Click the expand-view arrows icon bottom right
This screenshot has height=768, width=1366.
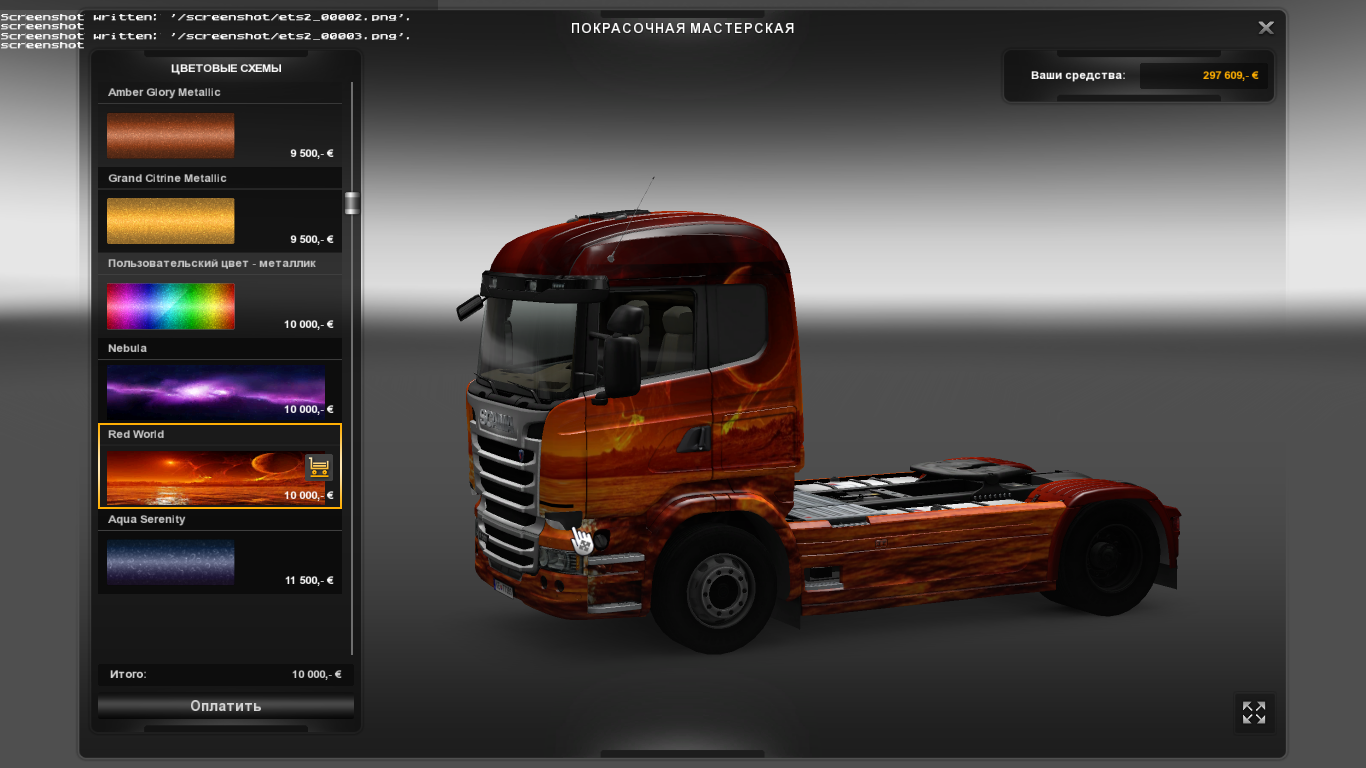[x=1254, y=713]
